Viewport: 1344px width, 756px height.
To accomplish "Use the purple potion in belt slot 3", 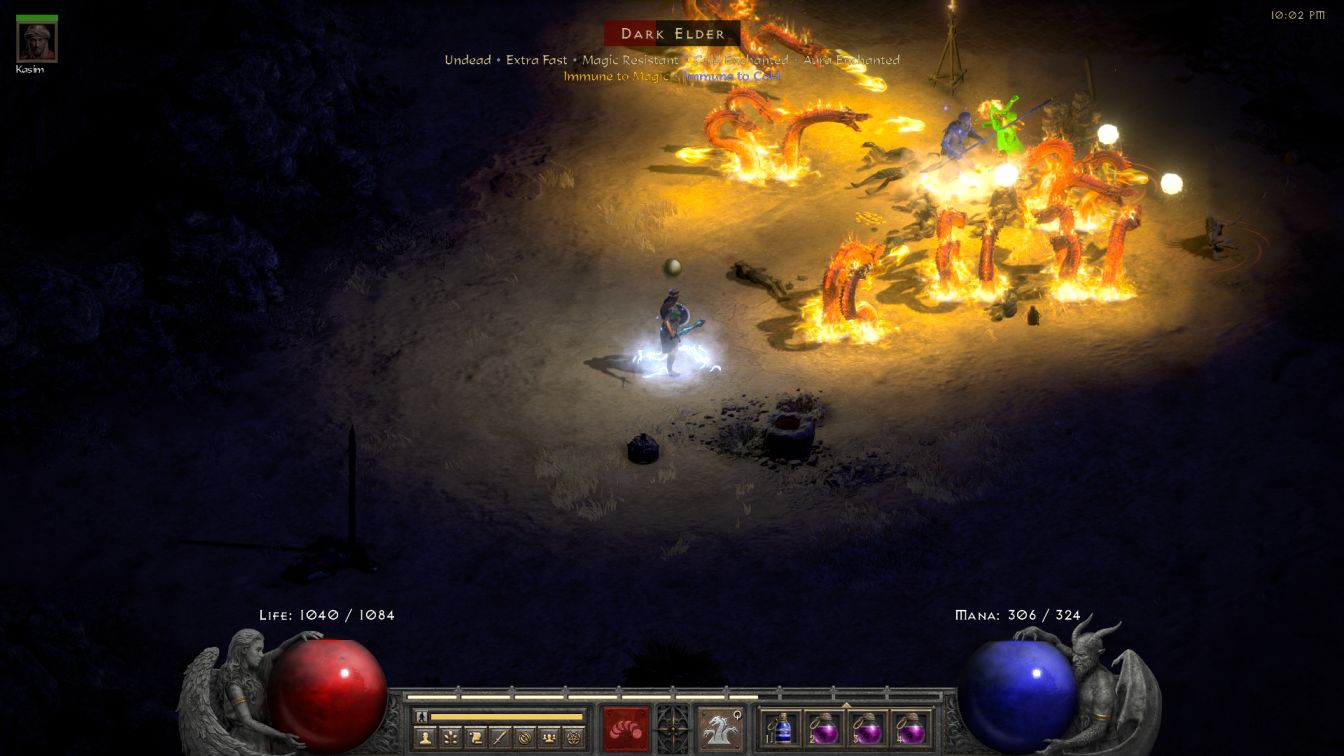I will point(867,728).
